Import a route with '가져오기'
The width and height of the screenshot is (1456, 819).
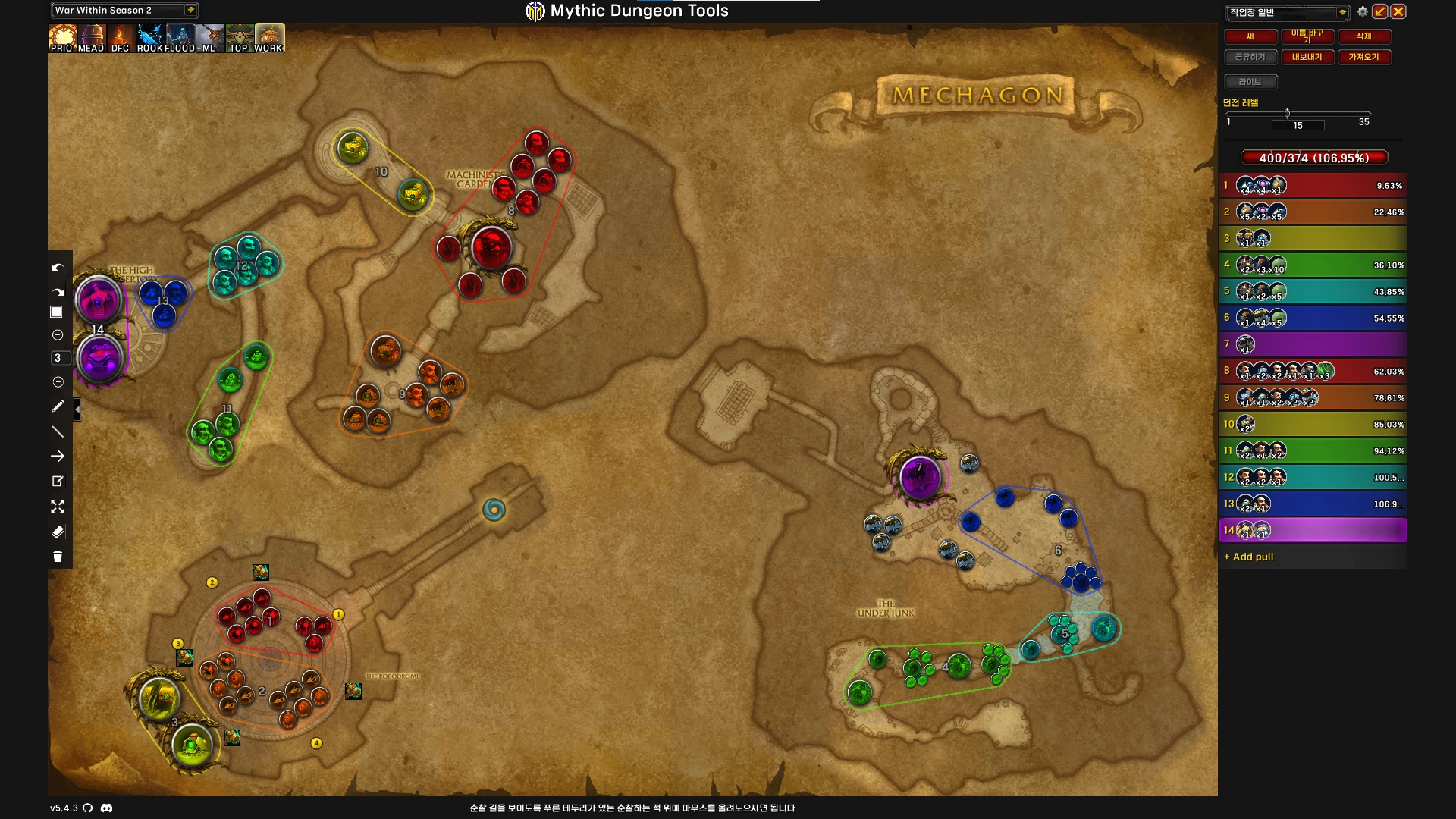click(x=1363, y=57)
